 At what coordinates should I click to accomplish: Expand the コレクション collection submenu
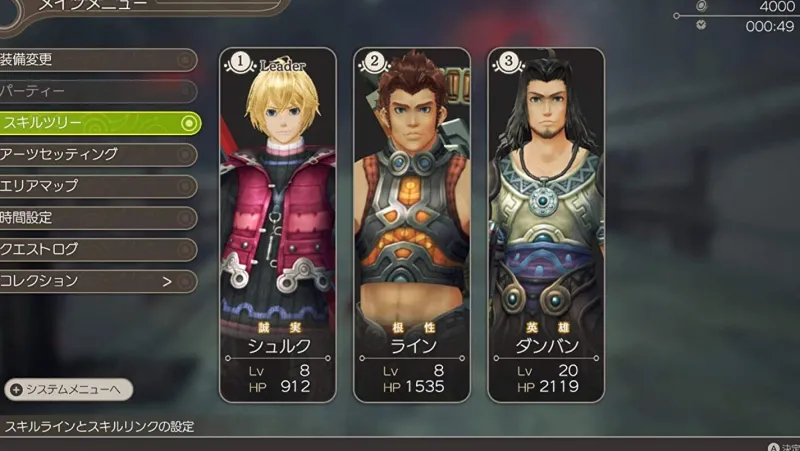pos(95,281)
